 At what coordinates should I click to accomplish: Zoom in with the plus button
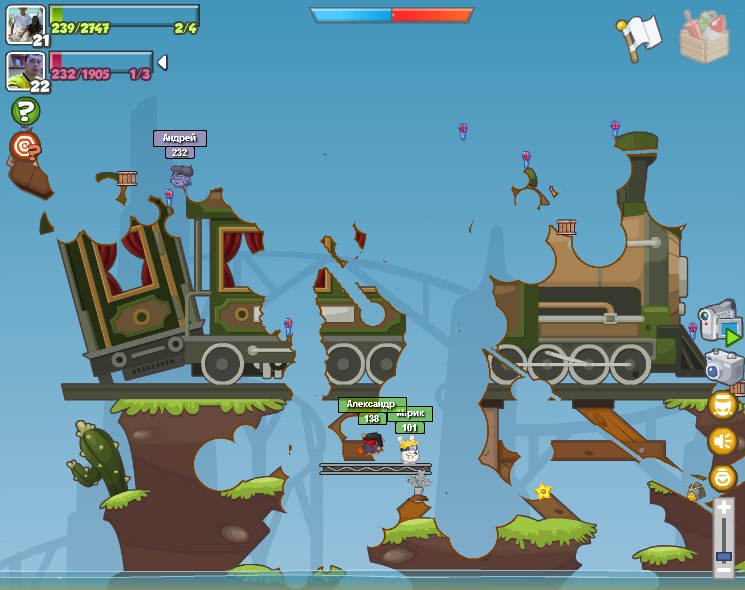[x=724, y=507]
